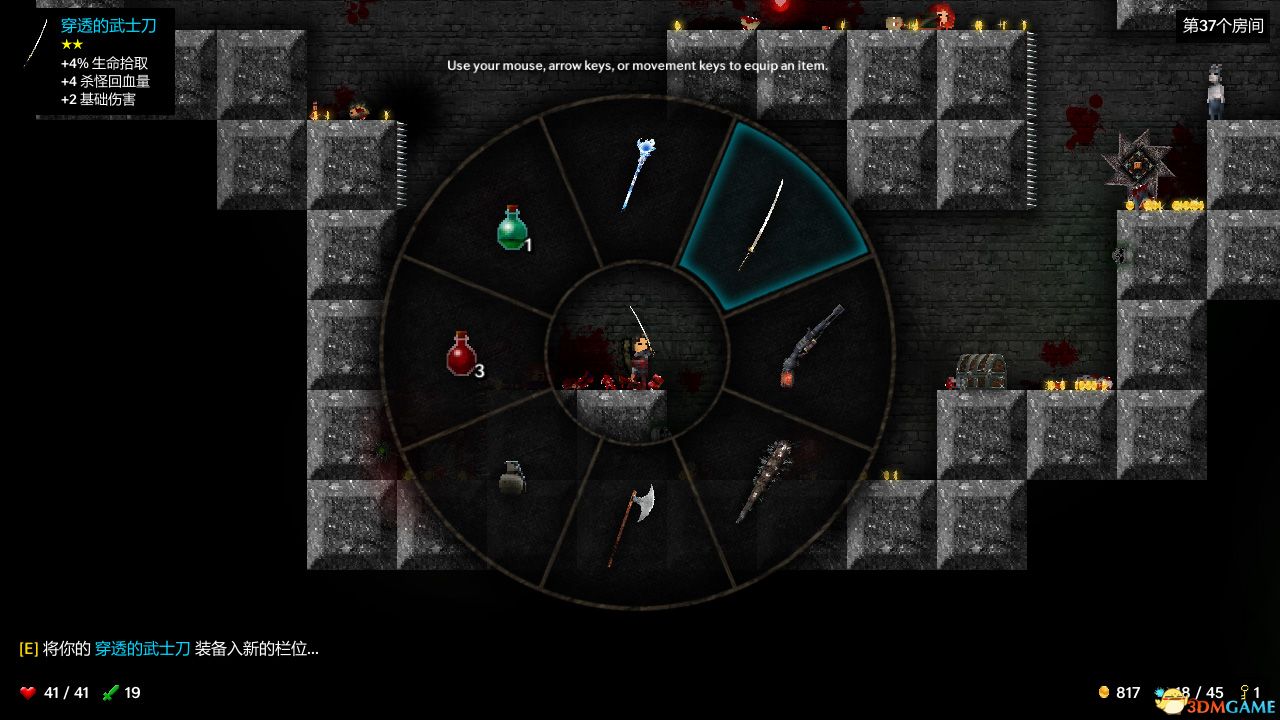The width and height of the screenshot is (1280, 720).
Task: Choose the green potion flask
Action: click(x=512, y=228)
